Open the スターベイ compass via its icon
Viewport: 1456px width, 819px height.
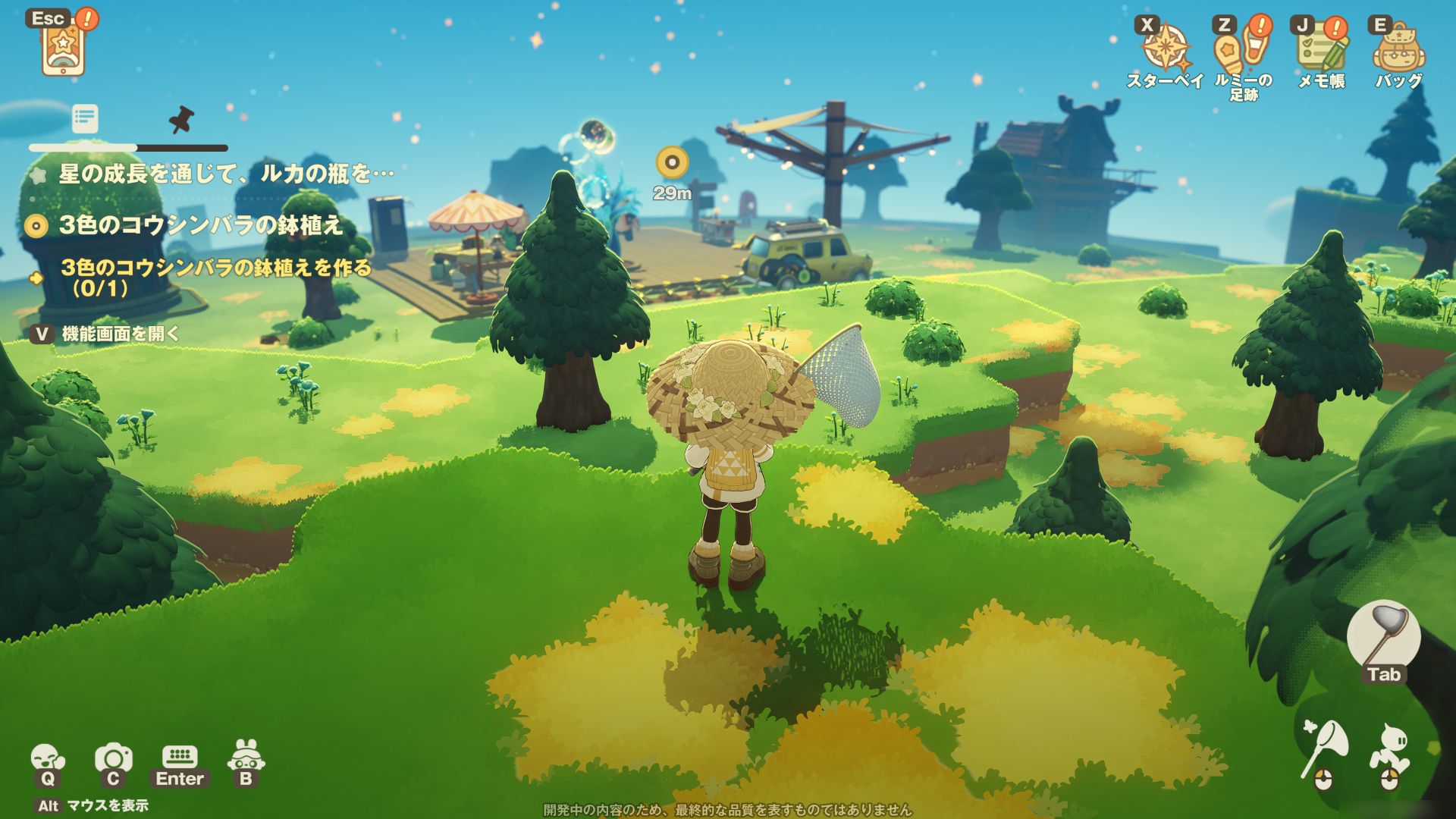1166,45
